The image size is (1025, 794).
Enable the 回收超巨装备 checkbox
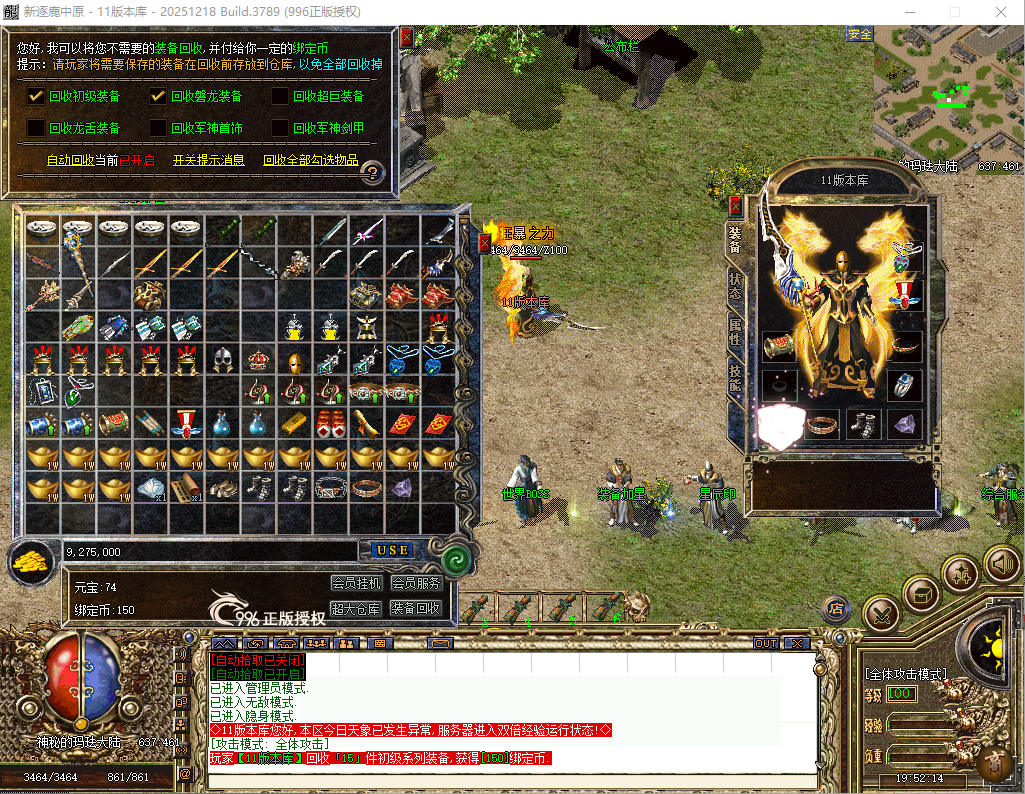(x=280, y=97)
